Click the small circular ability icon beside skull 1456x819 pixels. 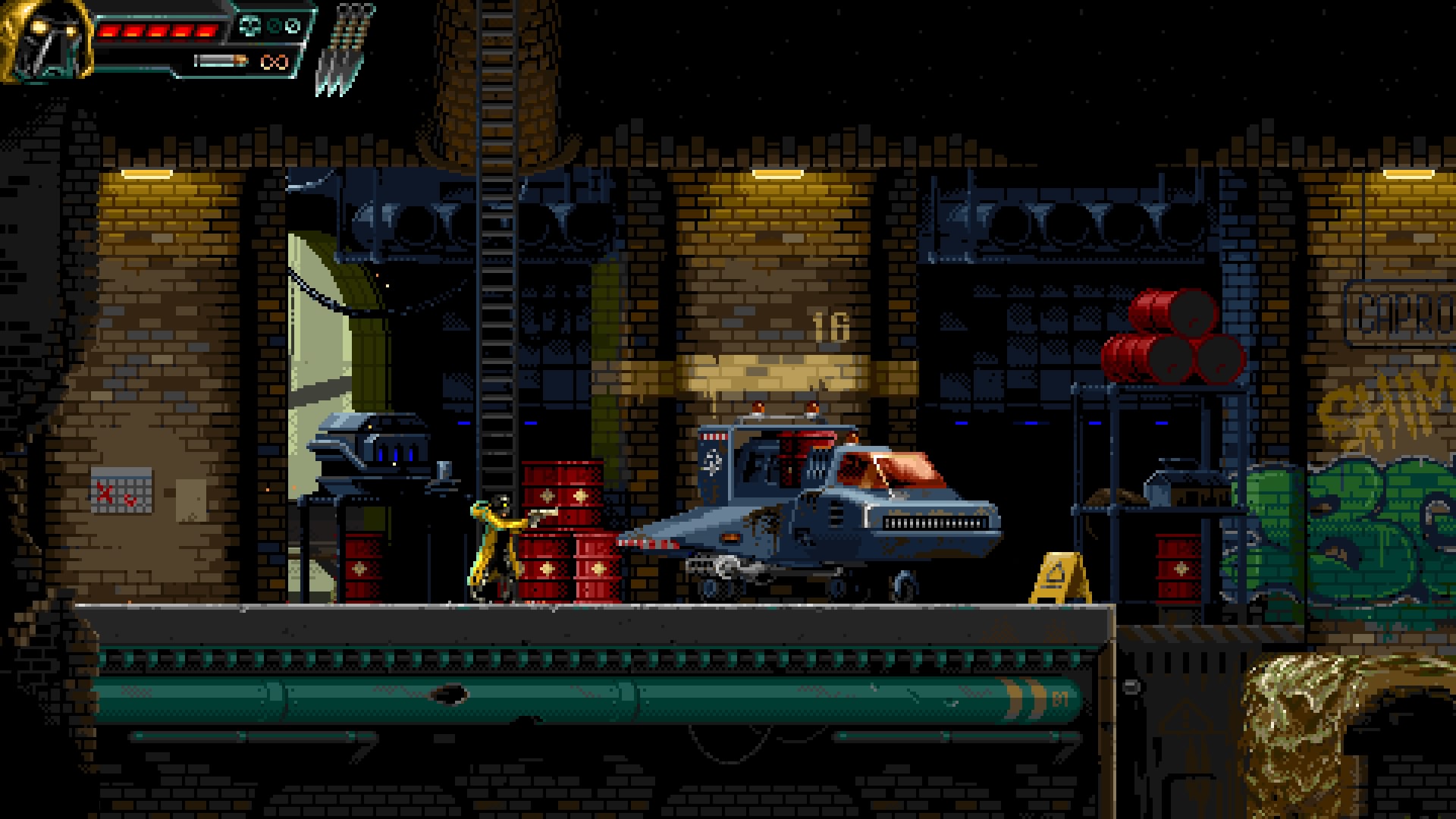(275, 27)
